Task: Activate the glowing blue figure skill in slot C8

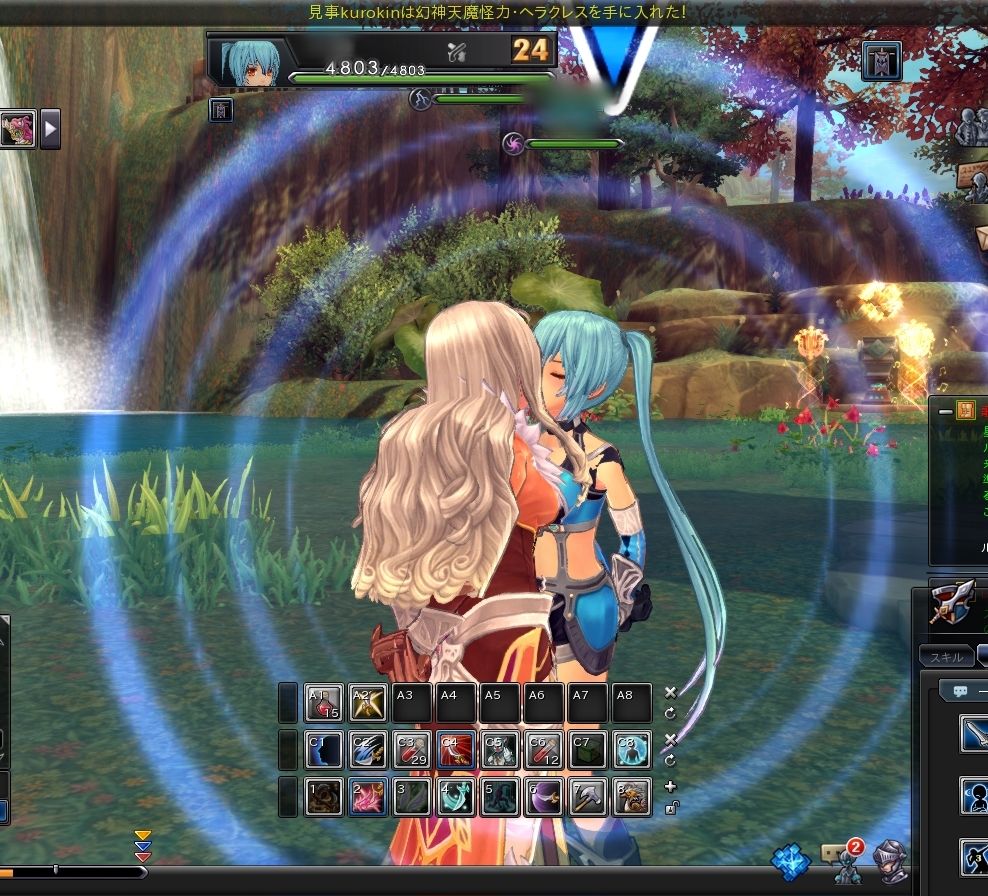Action: pos(631,750)
